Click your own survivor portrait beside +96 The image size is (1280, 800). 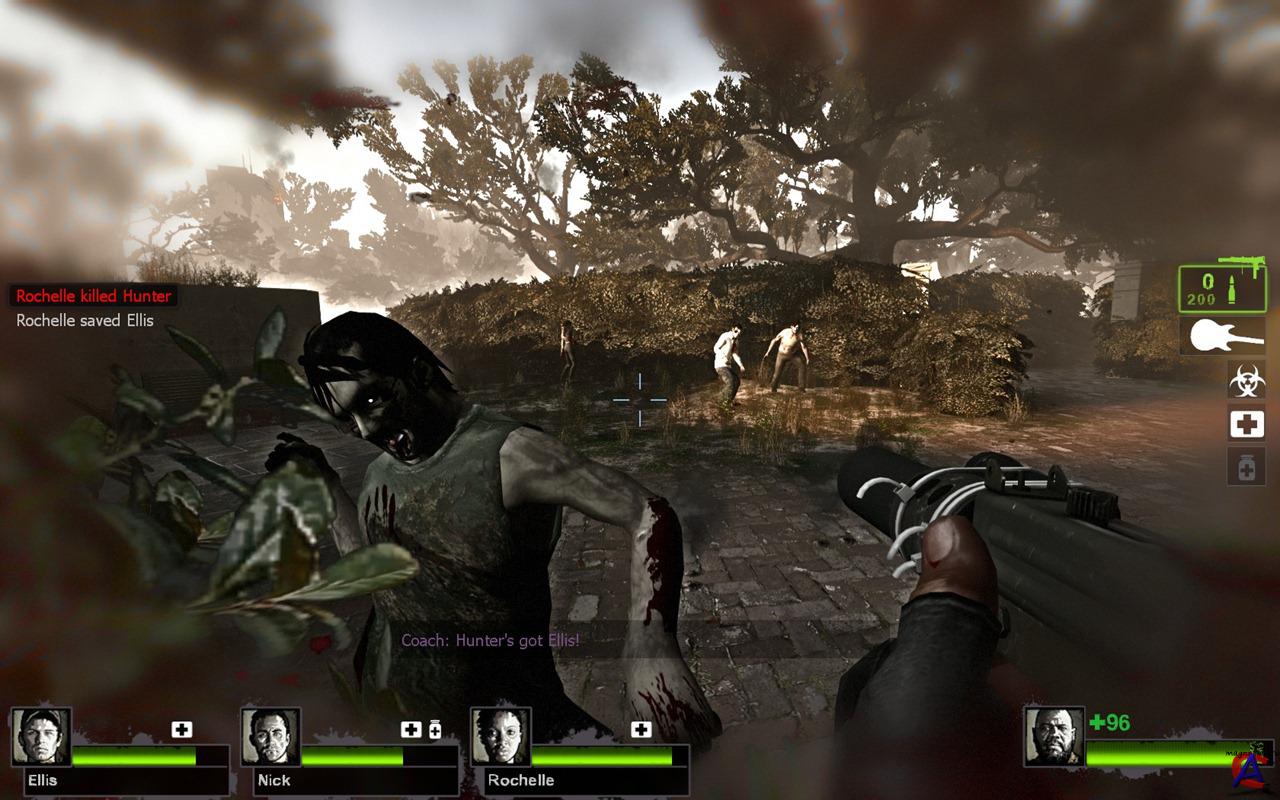[x=1054, y=737]
